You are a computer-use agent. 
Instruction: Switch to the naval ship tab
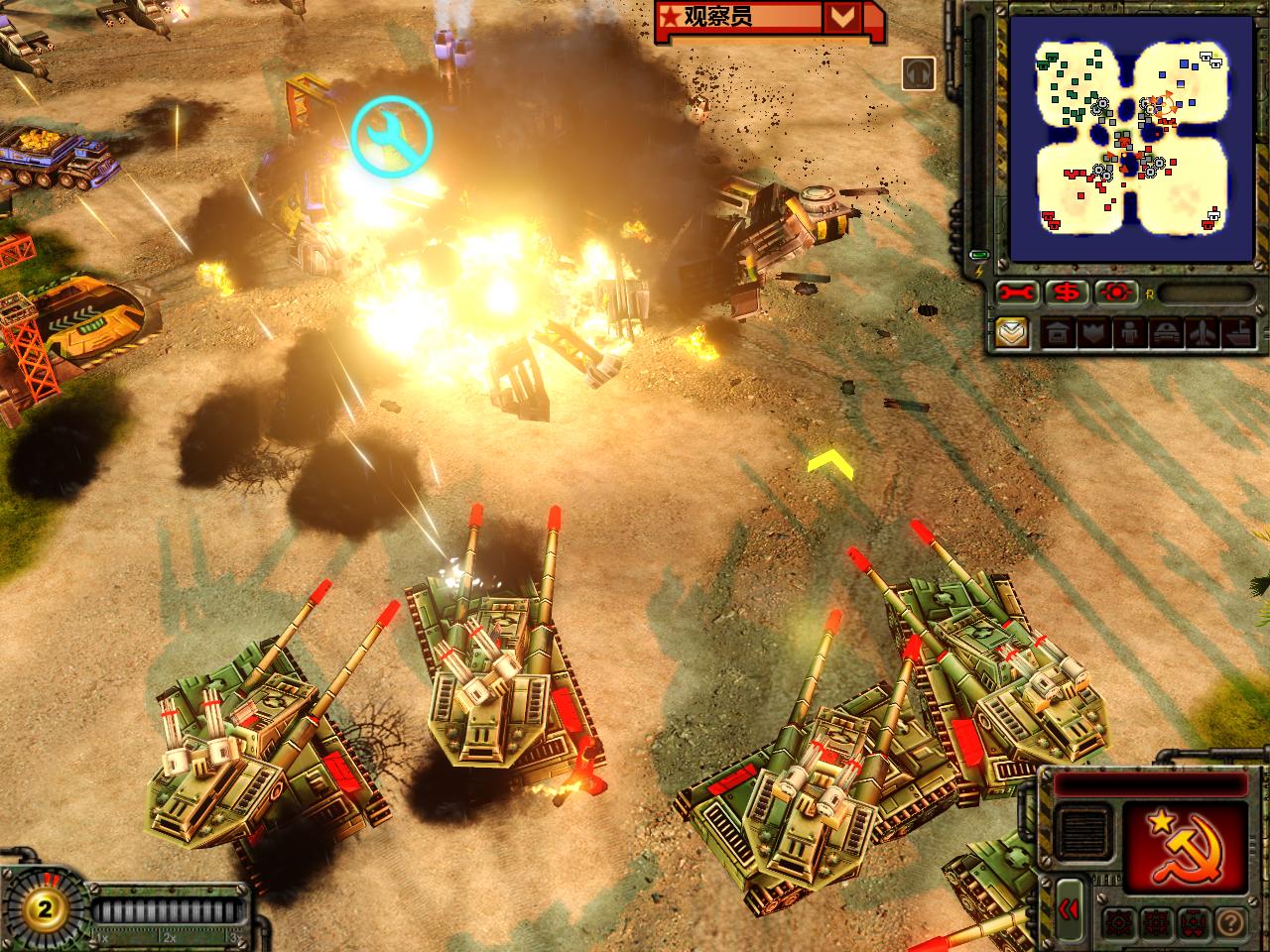1233,333
